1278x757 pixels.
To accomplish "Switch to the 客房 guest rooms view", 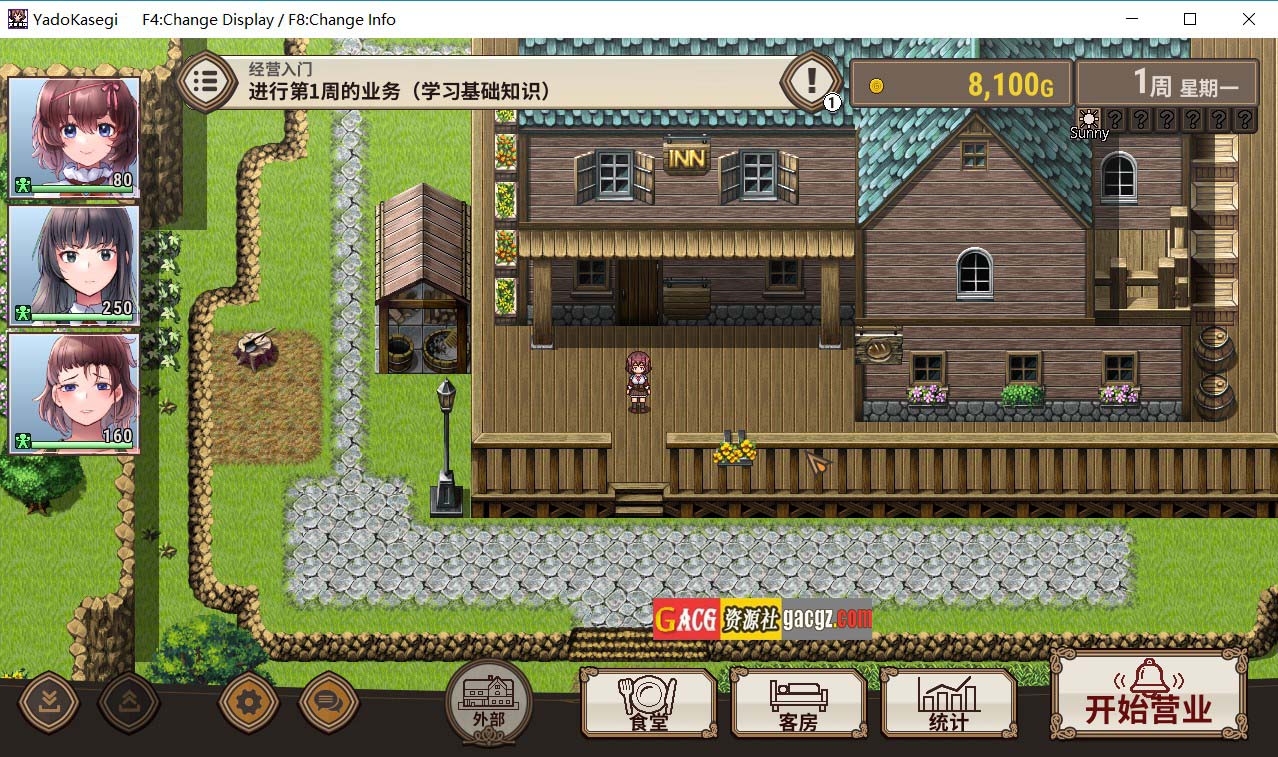I will (x=798, y=703).
